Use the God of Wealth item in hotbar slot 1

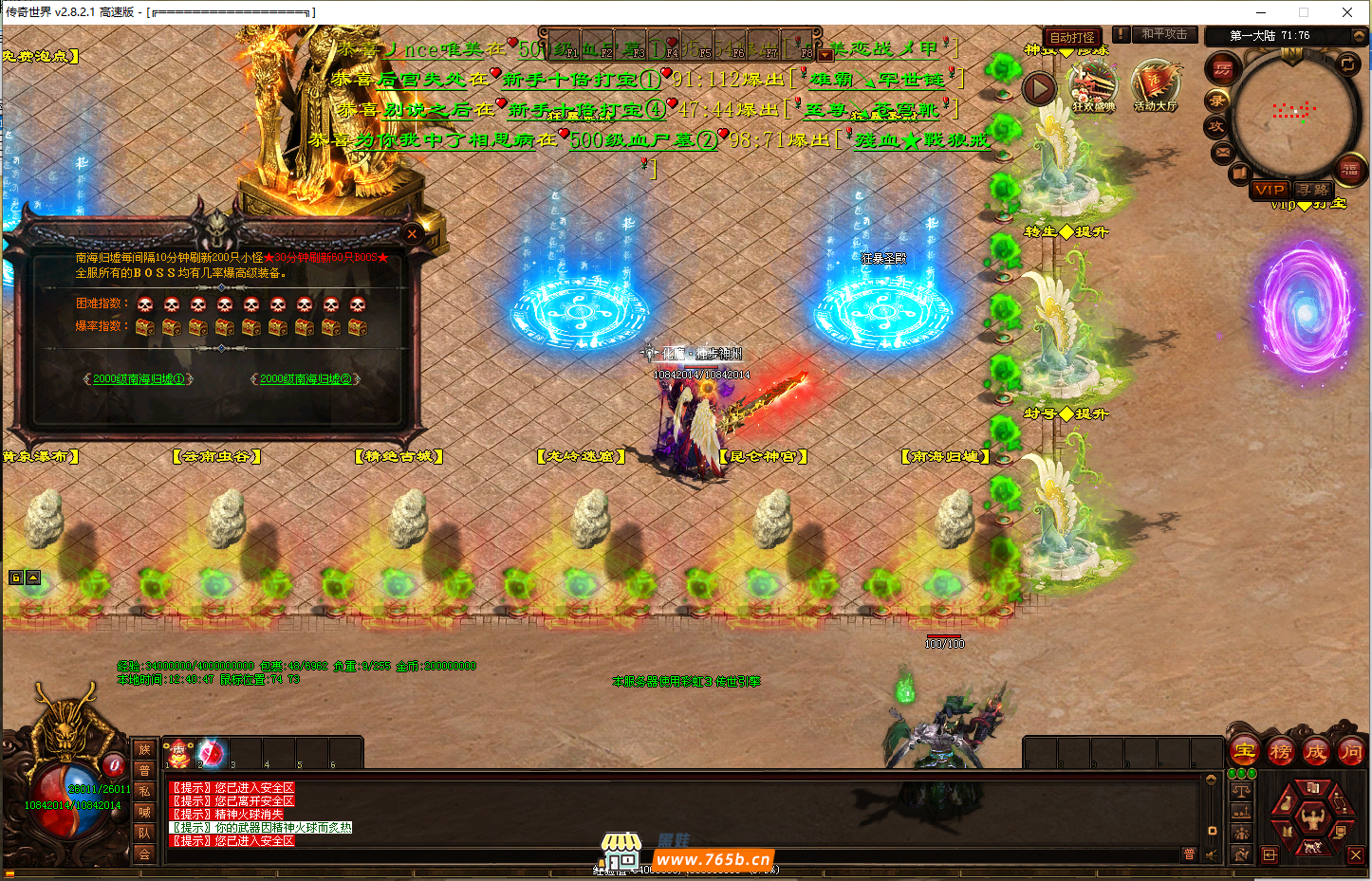click(179, 753)
